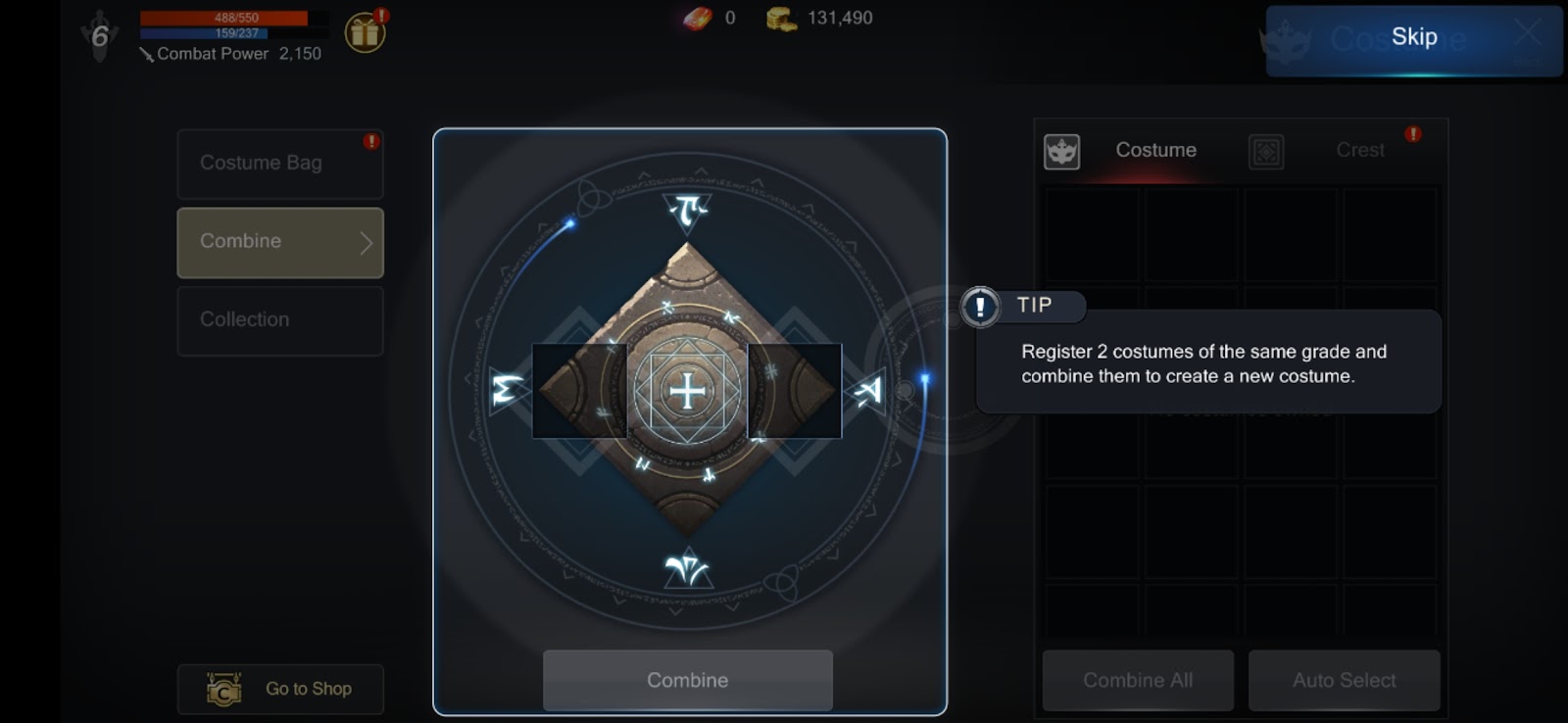Select the Combine menu entry
This screenshot has height=723, width=1568.
279,242
